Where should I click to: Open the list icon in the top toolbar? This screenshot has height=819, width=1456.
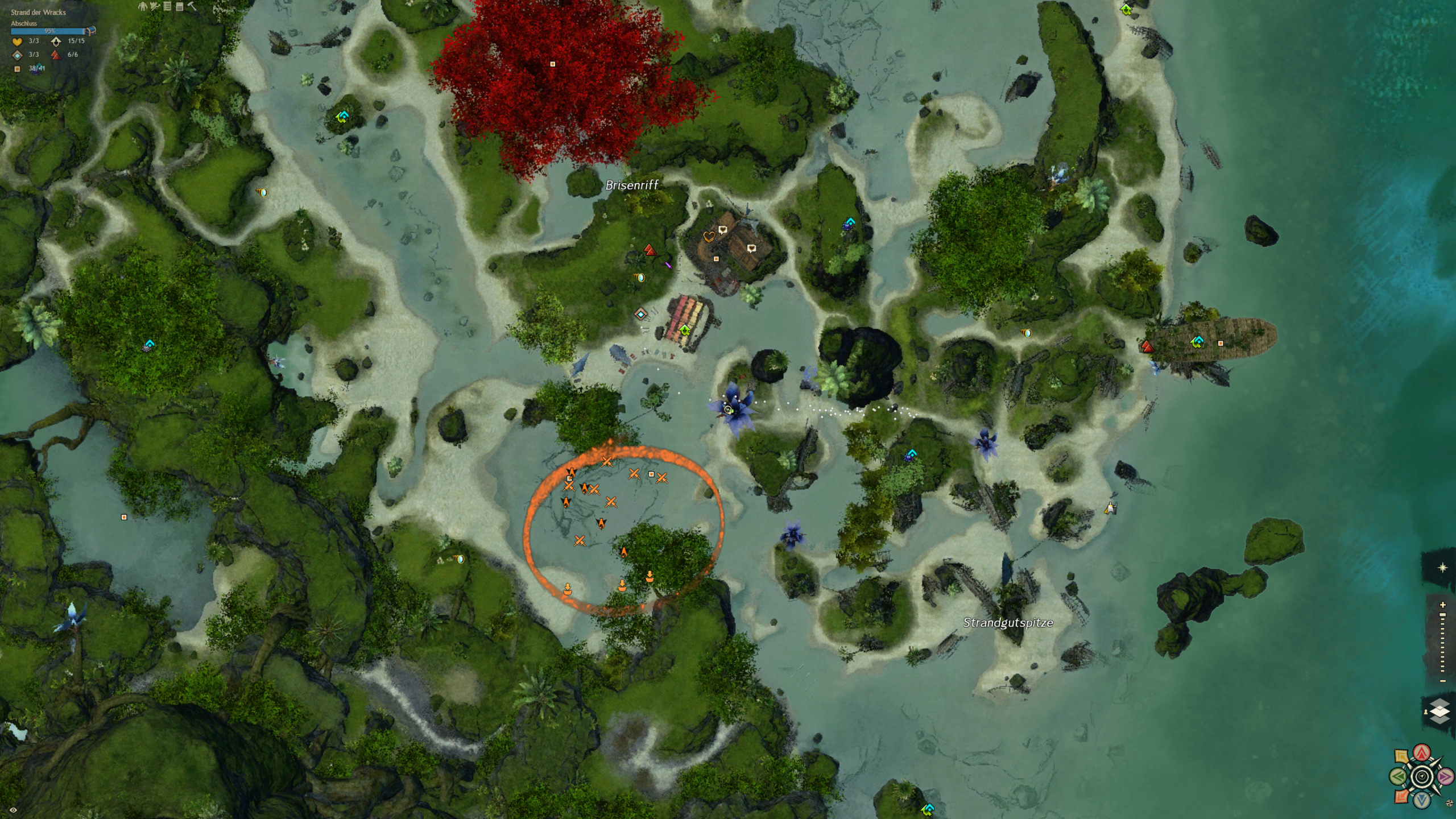[x=167, y=6]
